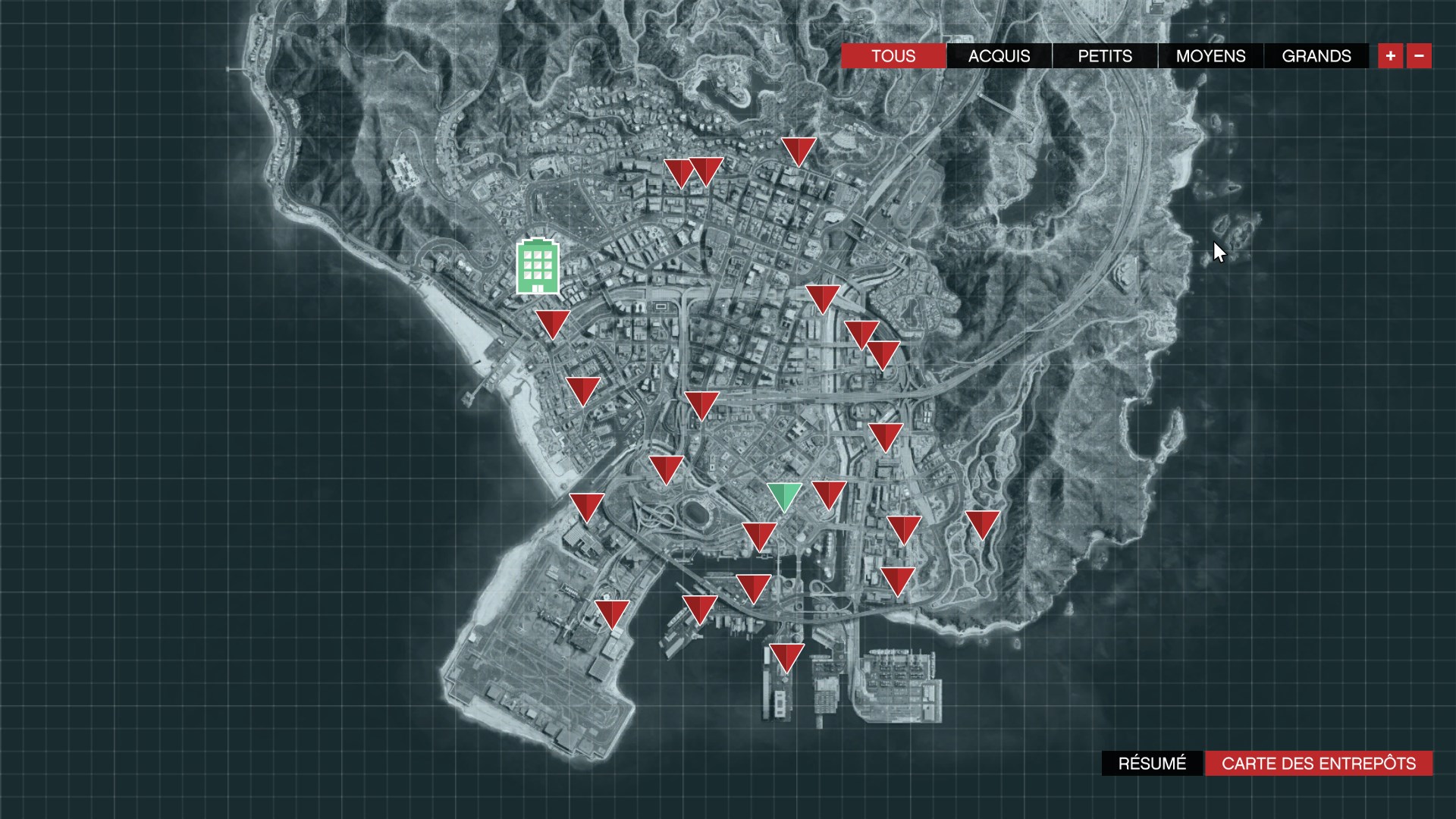The image size is (1456, 819).
Task: Switch to the MOYENS tab
Action: pyautogui.click(x=1209, y=55)
